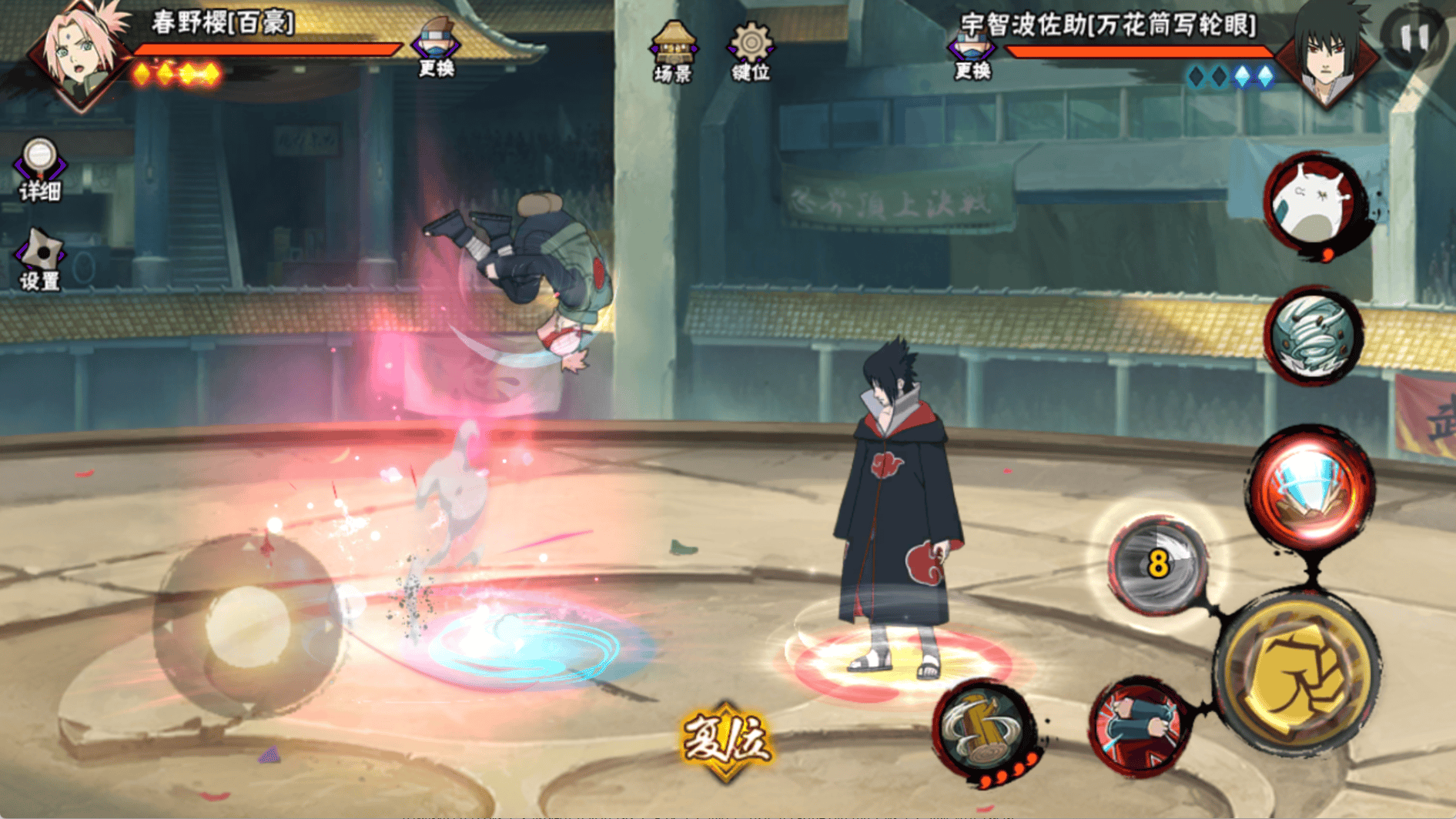Activate the whirlwind secret scroll skill
This screenshot has width=1456, height=819.
(1314, 336)
